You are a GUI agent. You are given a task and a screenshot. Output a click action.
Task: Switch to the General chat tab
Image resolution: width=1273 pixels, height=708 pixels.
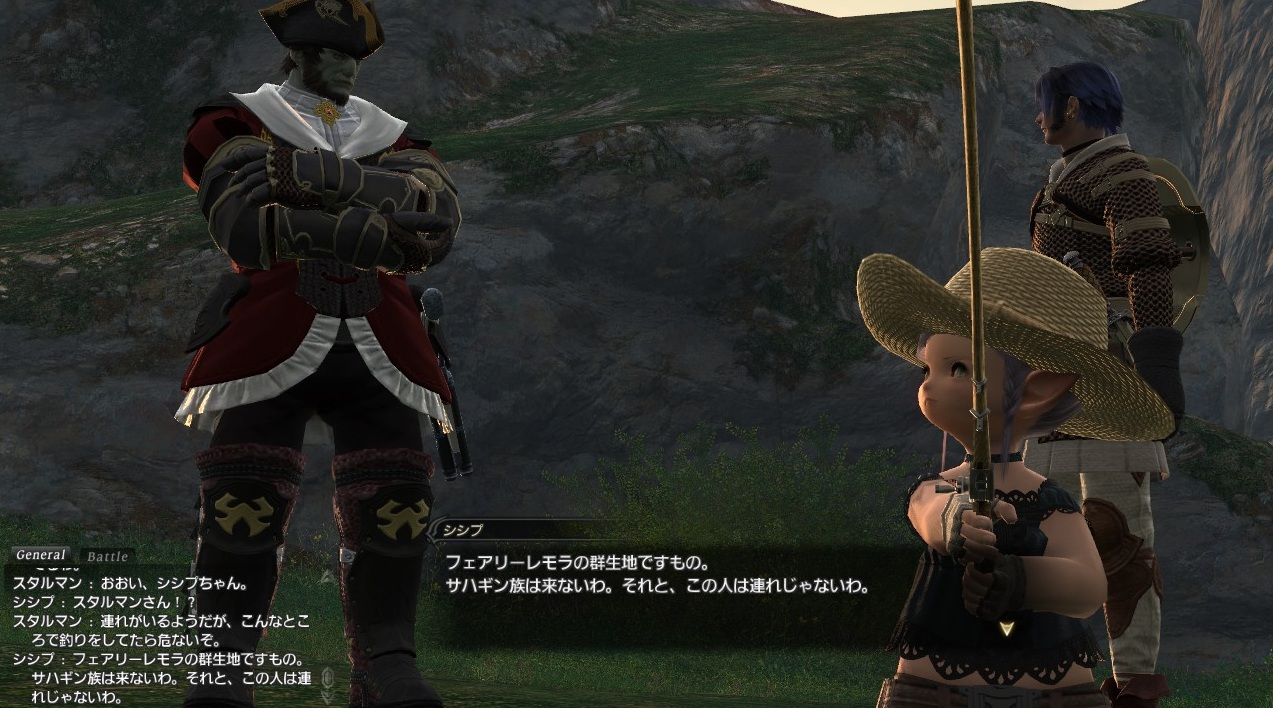[41, 555]
